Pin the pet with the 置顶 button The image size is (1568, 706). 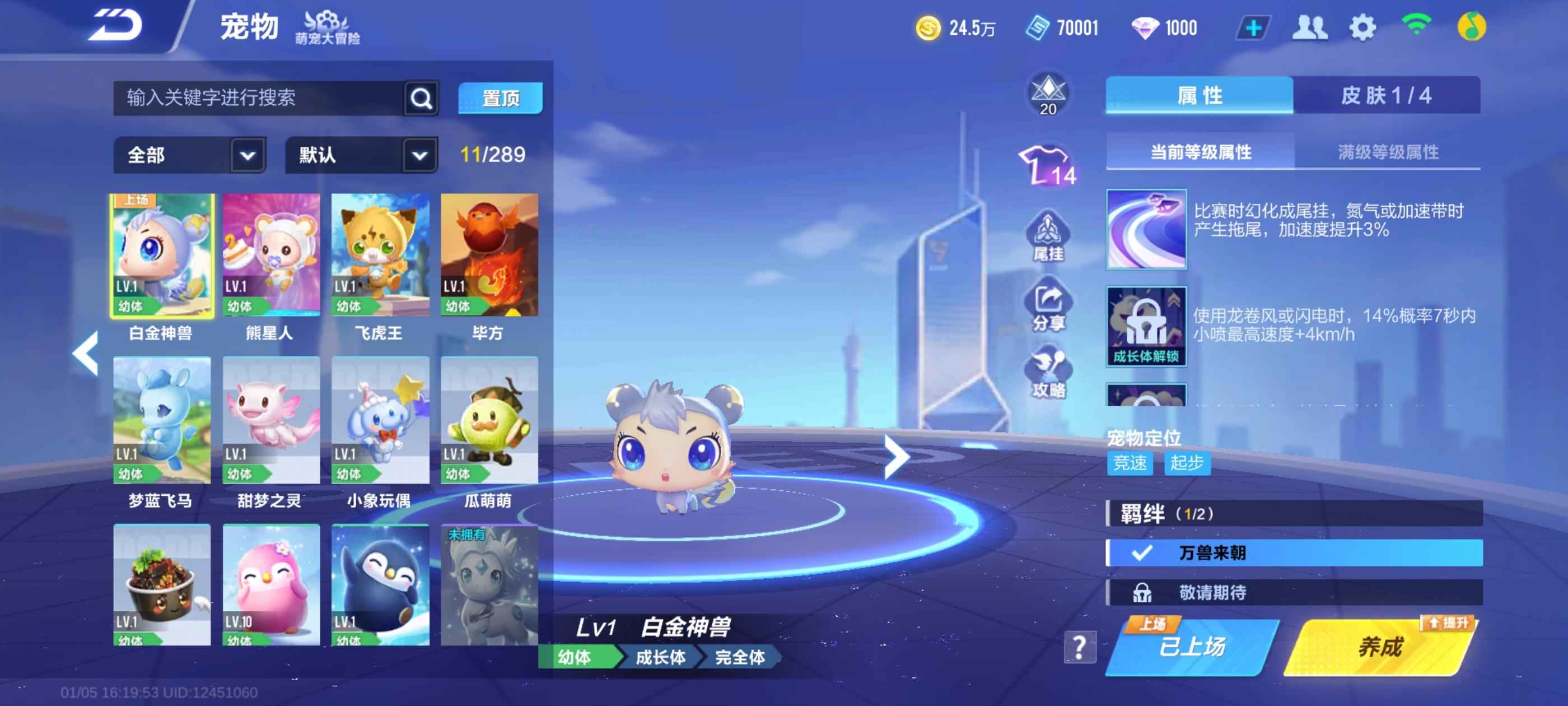500,97
